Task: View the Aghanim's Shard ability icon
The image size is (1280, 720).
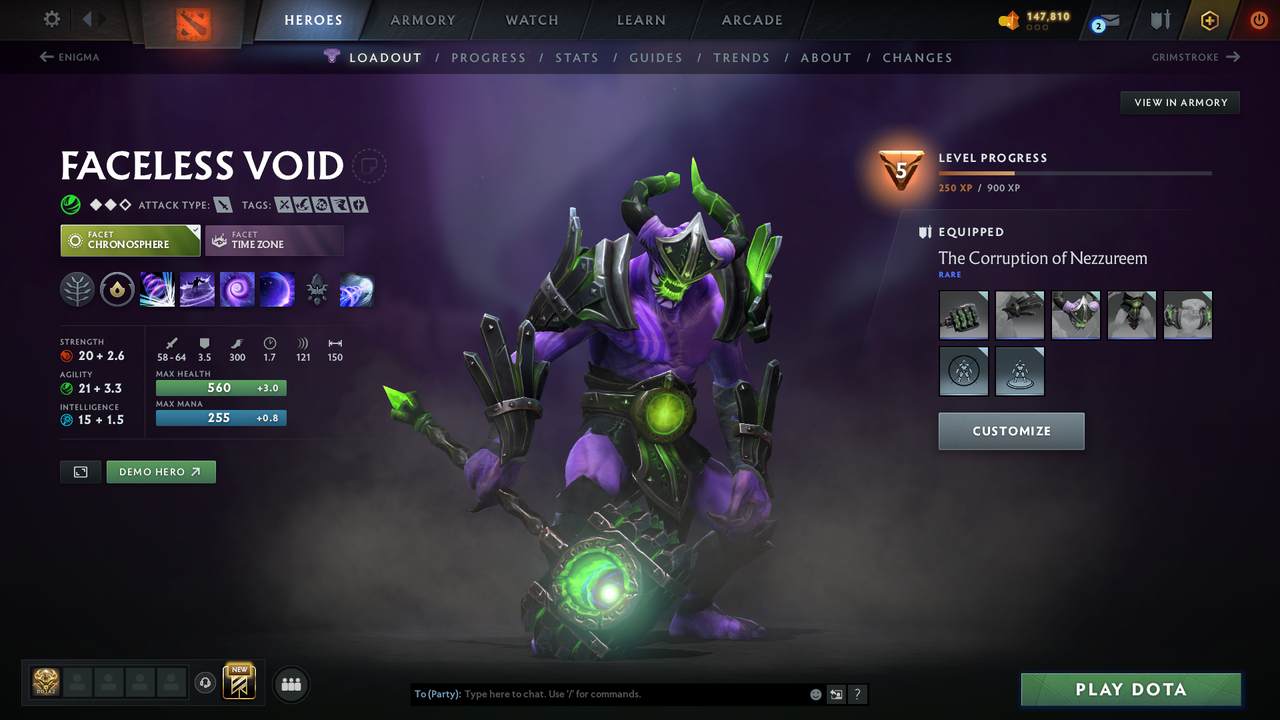Action: click(317, 289)
